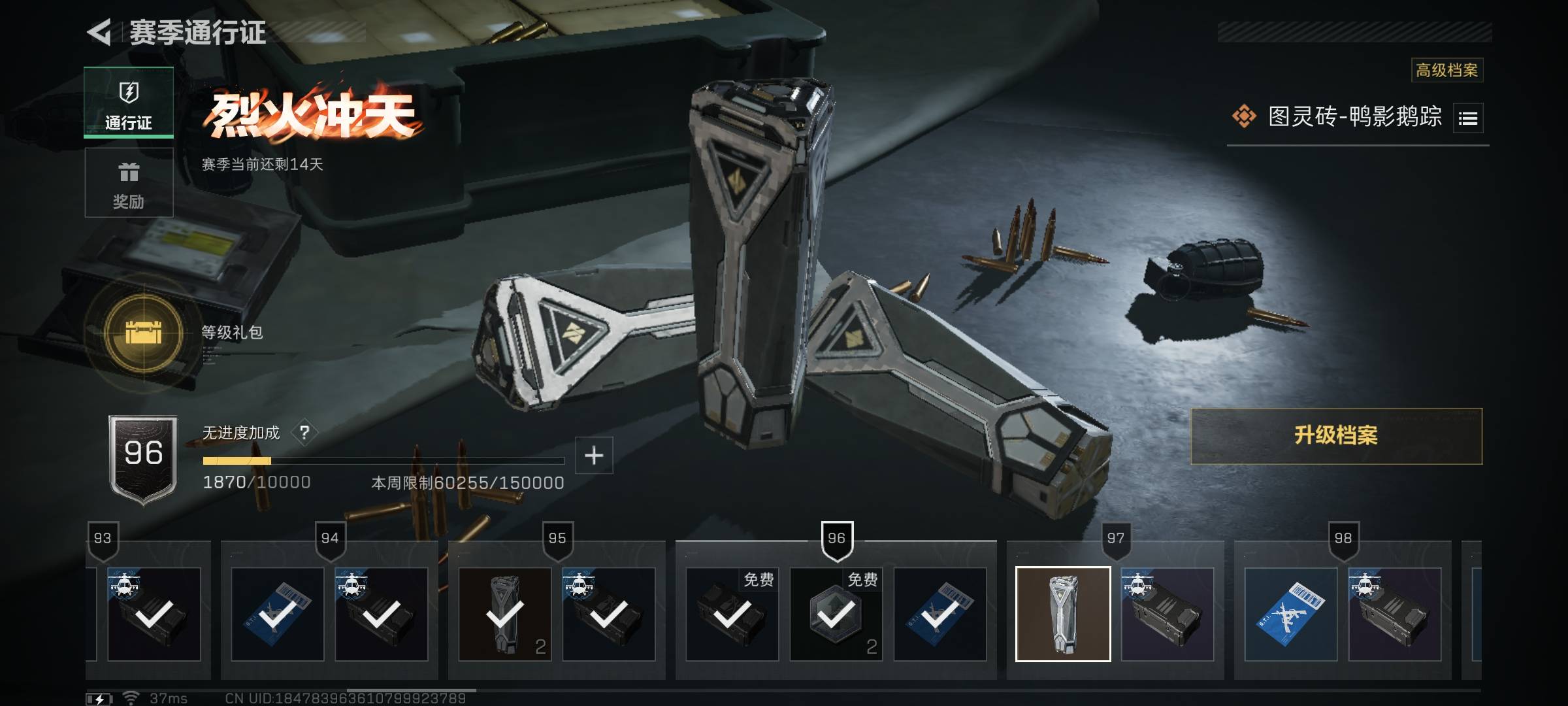Select the level 93 claimed crate reward
This screenshot has height=706, width=1568.
(154, 614)
